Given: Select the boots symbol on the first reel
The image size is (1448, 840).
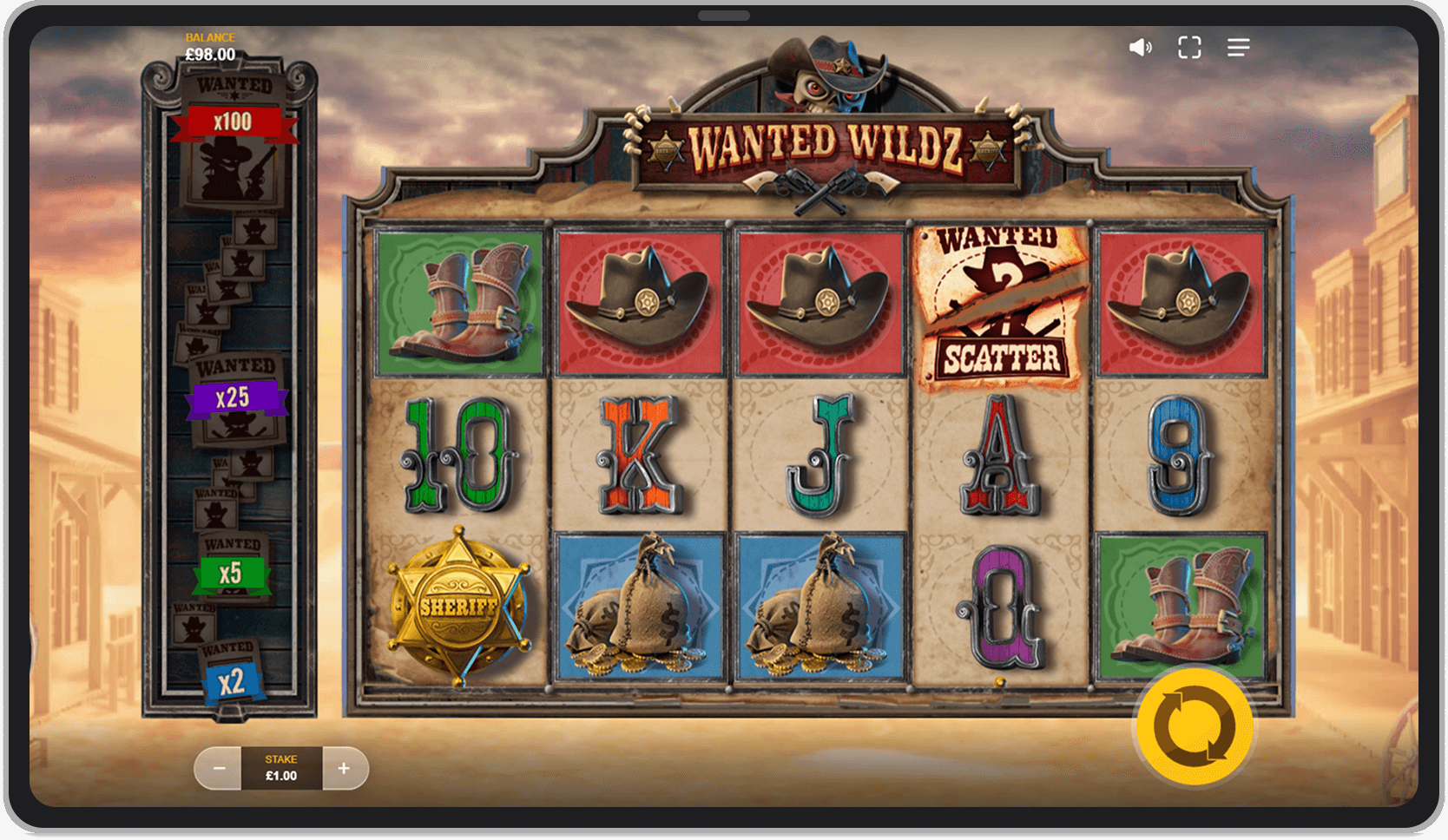Looking at the screenshot, I should coord(458,300).
